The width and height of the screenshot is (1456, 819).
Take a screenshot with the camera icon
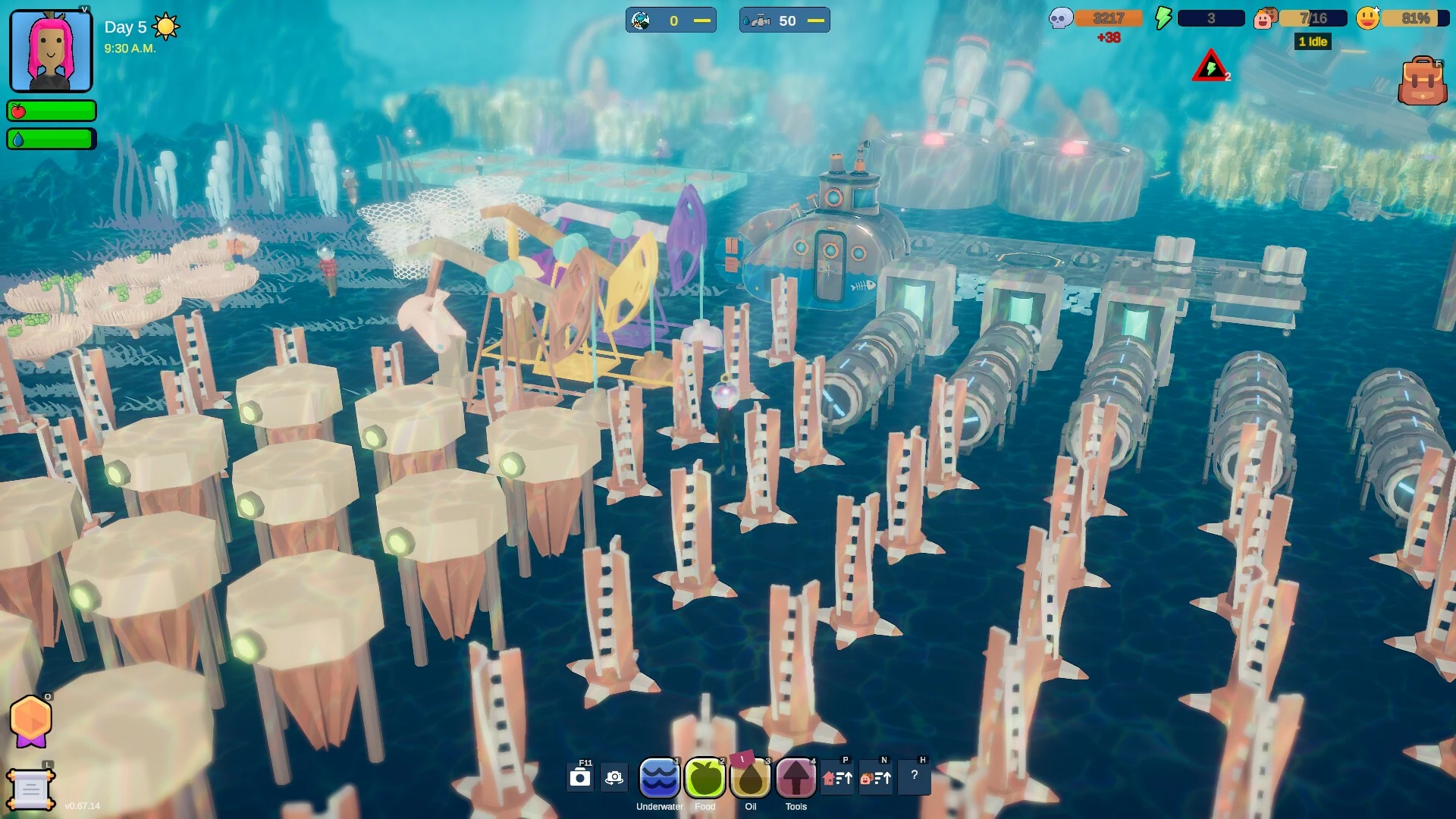click(580, 777)
